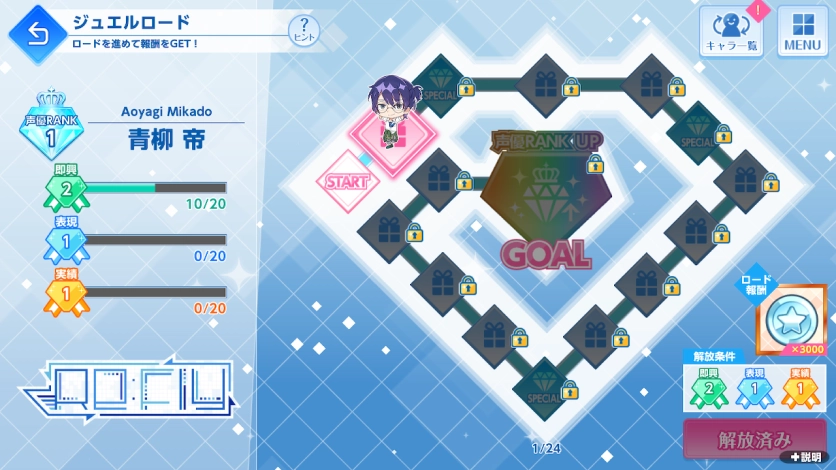Open the MENU button
836x470 pixels.
802,31
